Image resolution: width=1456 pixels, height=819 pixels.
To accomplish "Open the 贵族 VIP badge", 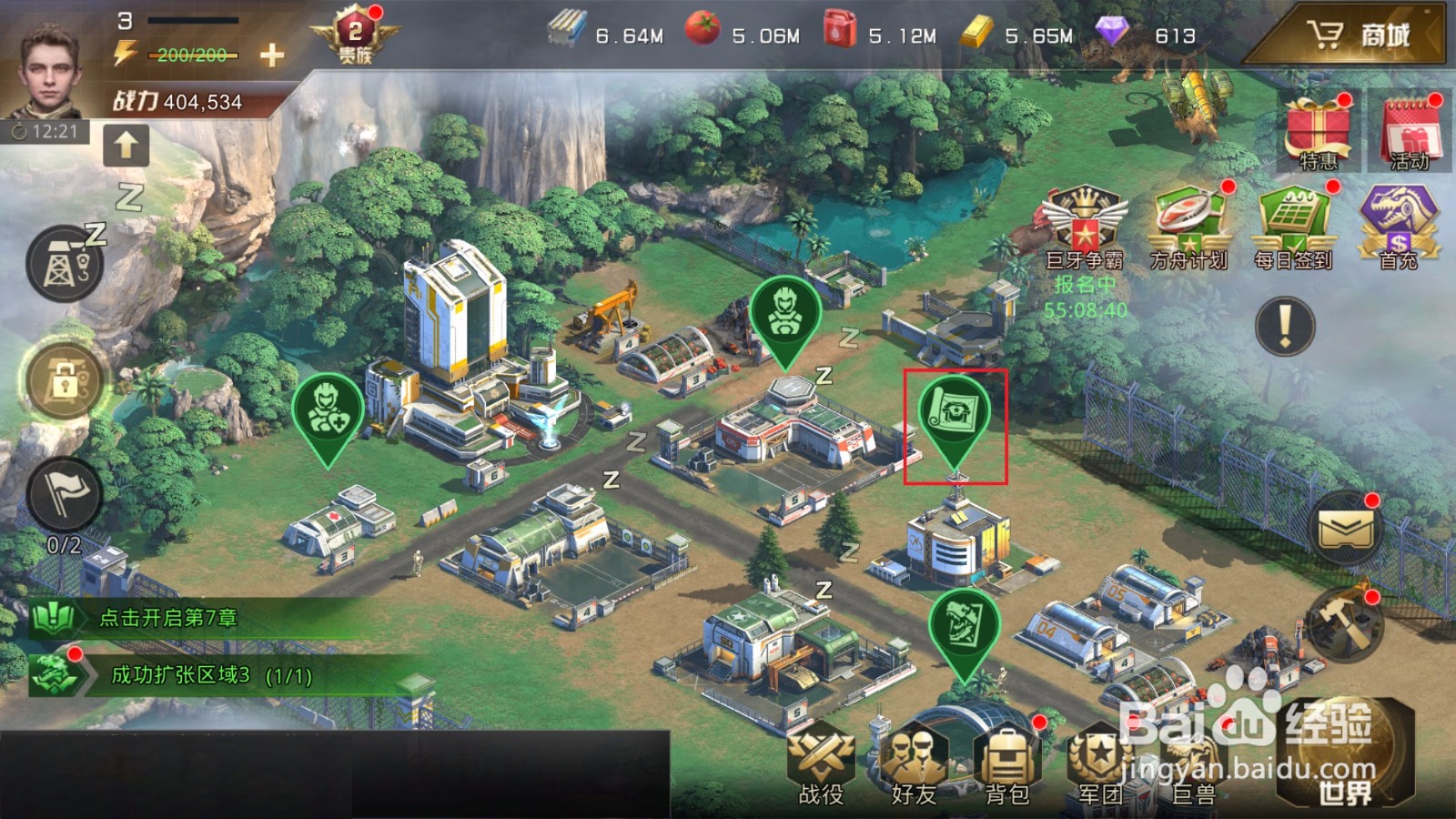I will tap(355, 36).
